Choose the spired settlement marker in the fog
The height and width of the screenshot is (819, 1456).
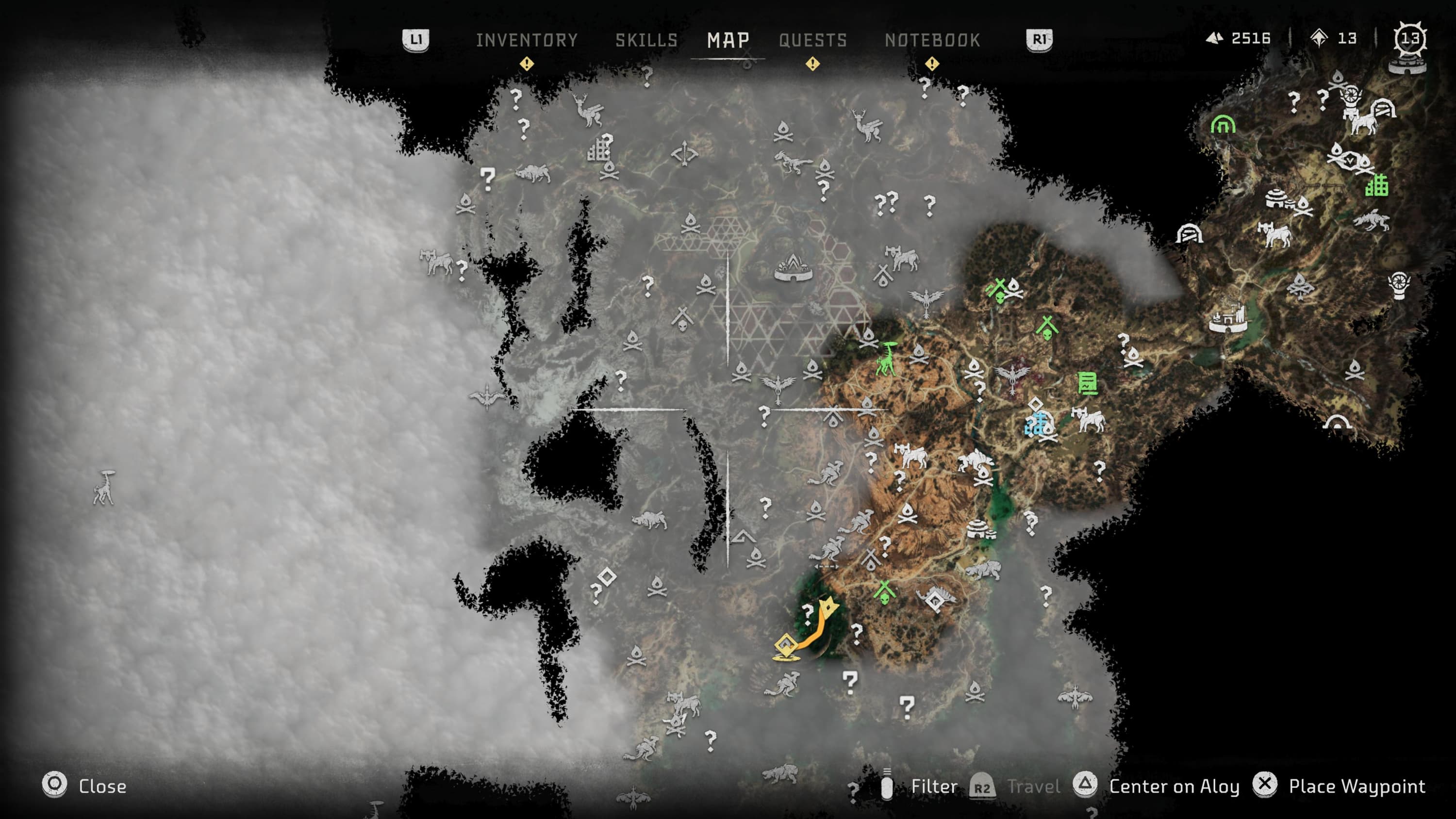point(793,268)
